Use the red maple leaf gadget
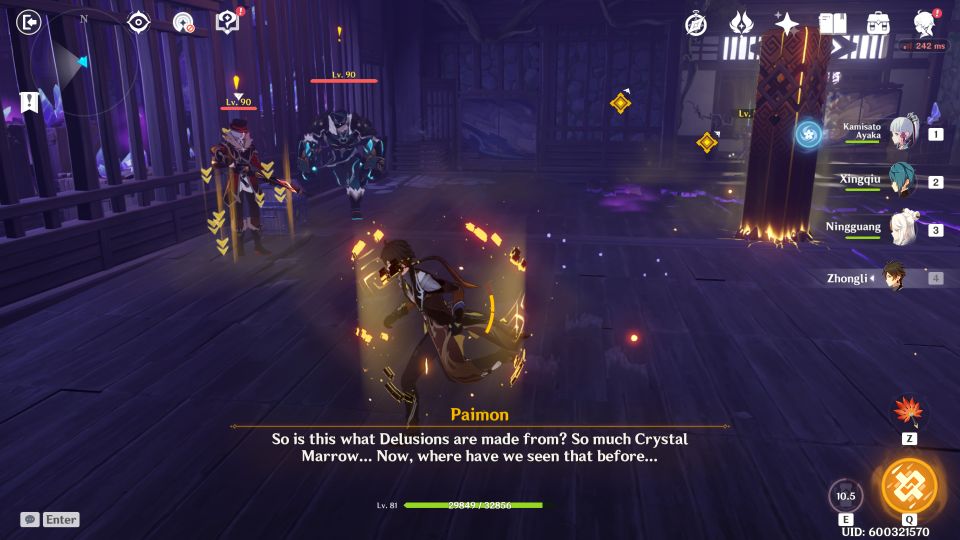 (x=909, y=412)
